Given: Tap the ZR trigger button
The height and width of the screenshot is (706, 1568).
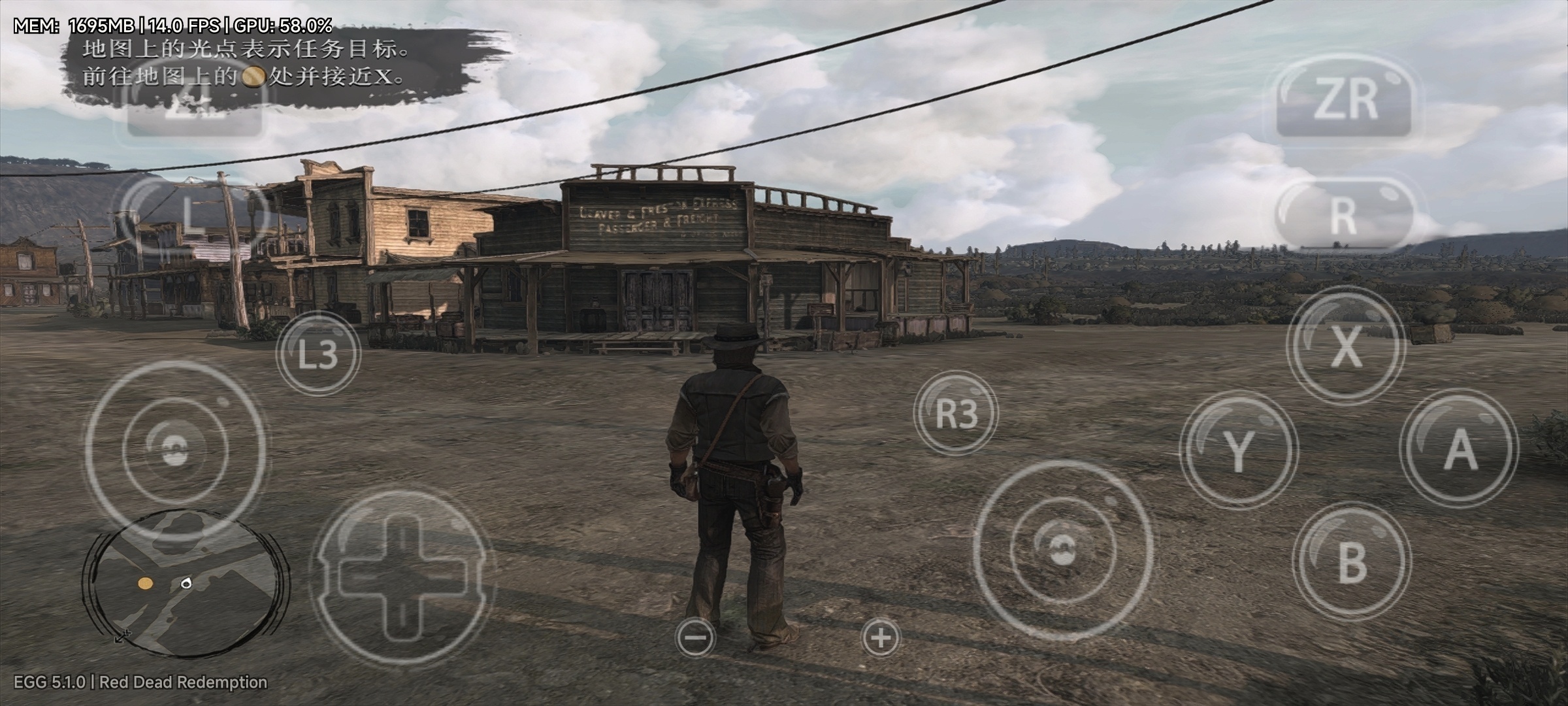Looking at the screenshot, I should (1345, 101).
